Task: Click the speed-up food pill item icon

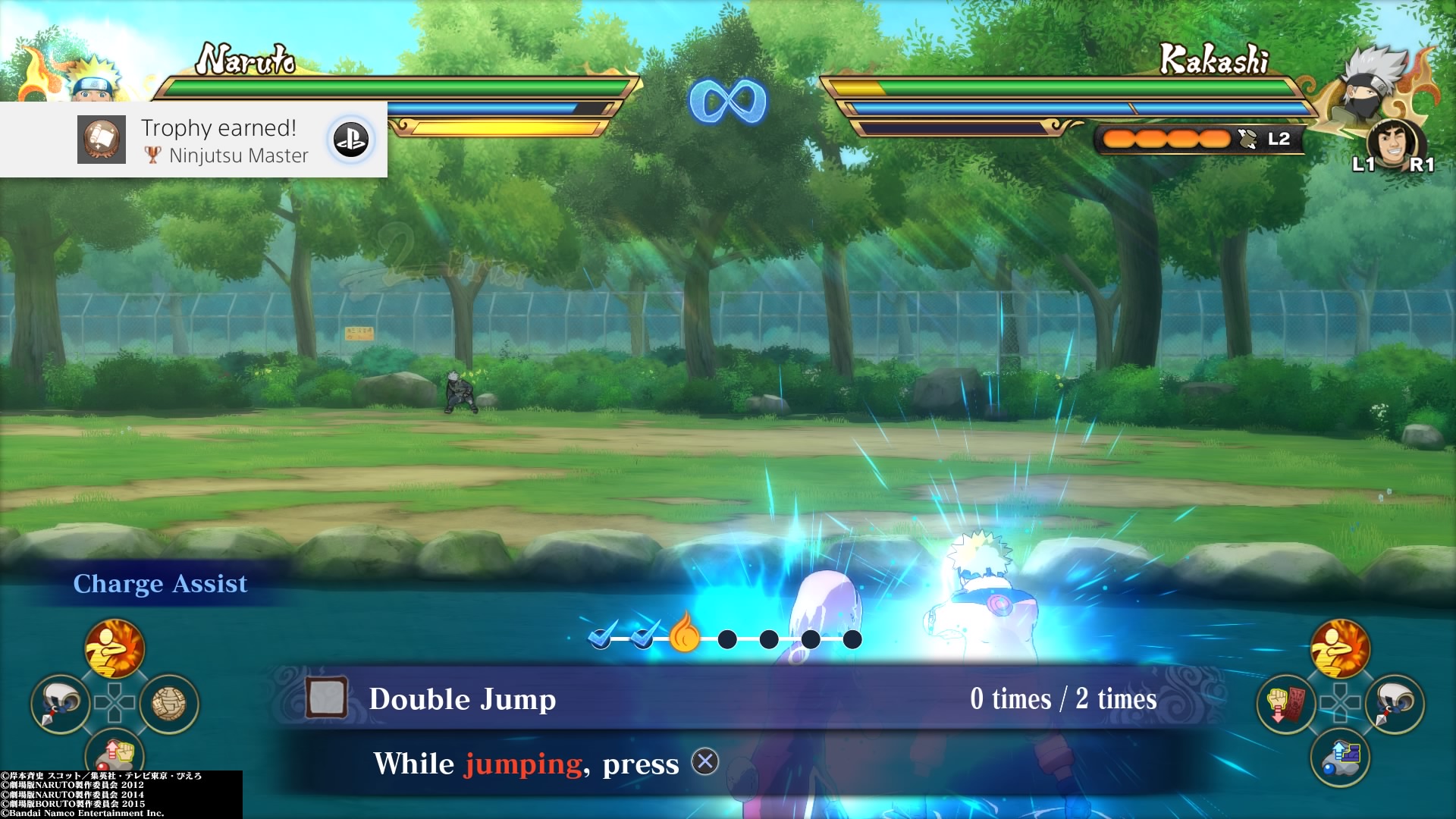Action: click(1339, 756)
